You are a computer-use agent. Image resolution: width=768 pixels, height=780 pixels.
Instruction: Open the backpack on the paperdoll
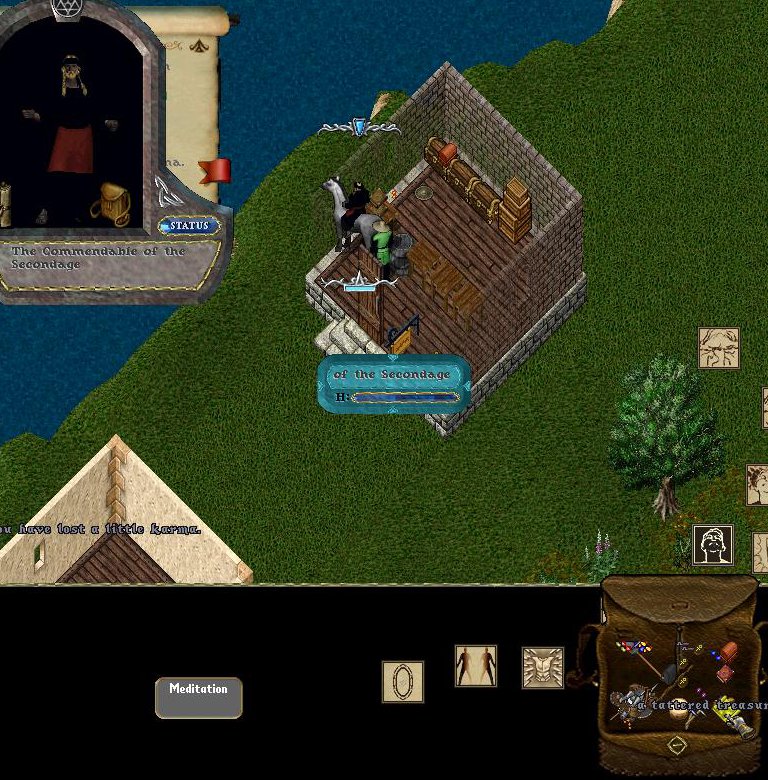pyautogui.click(x=111, y=203)
